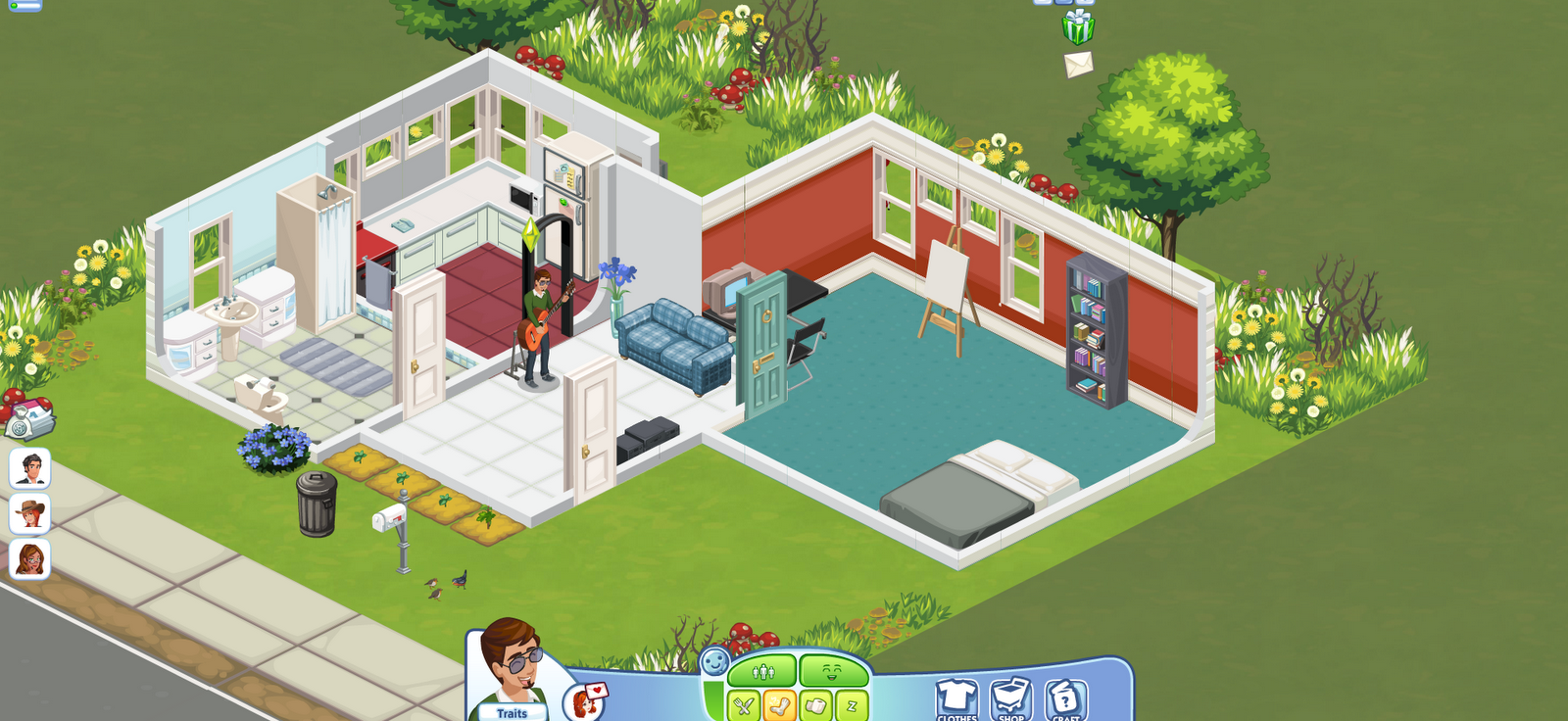Click the happiness green face meter

[831, 672]
